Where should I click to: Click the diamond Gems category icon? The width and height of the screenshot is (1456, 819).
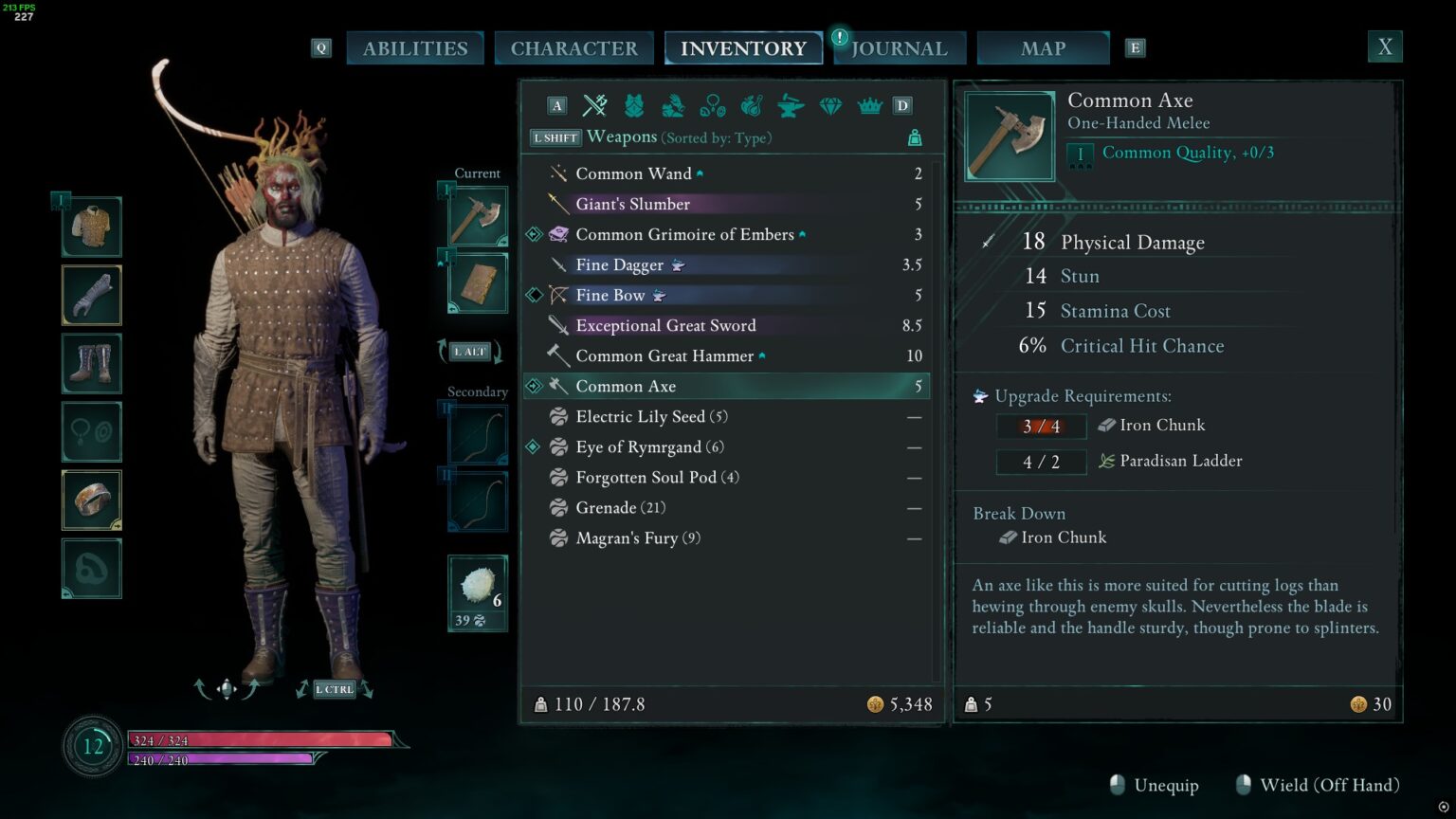tap(829, 106)
